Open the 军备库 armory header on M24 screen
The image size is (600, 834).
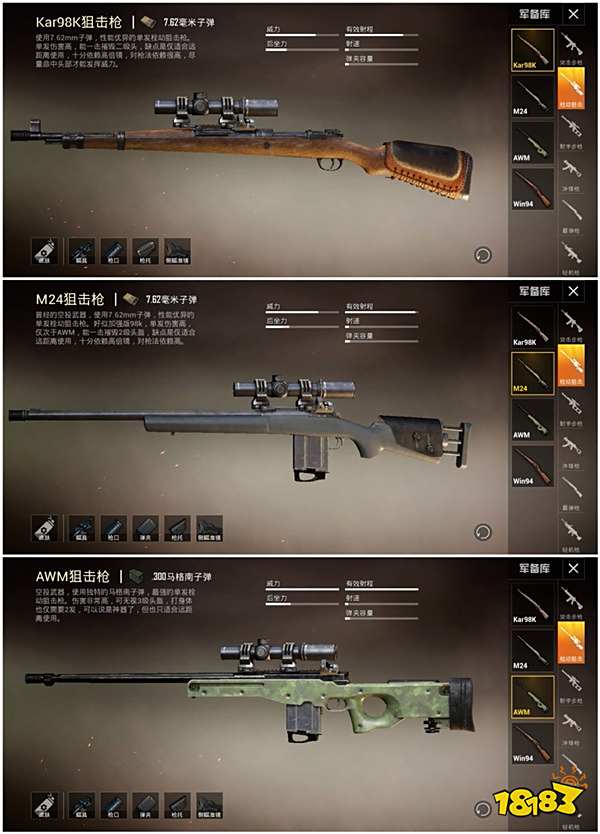point(534,292)
